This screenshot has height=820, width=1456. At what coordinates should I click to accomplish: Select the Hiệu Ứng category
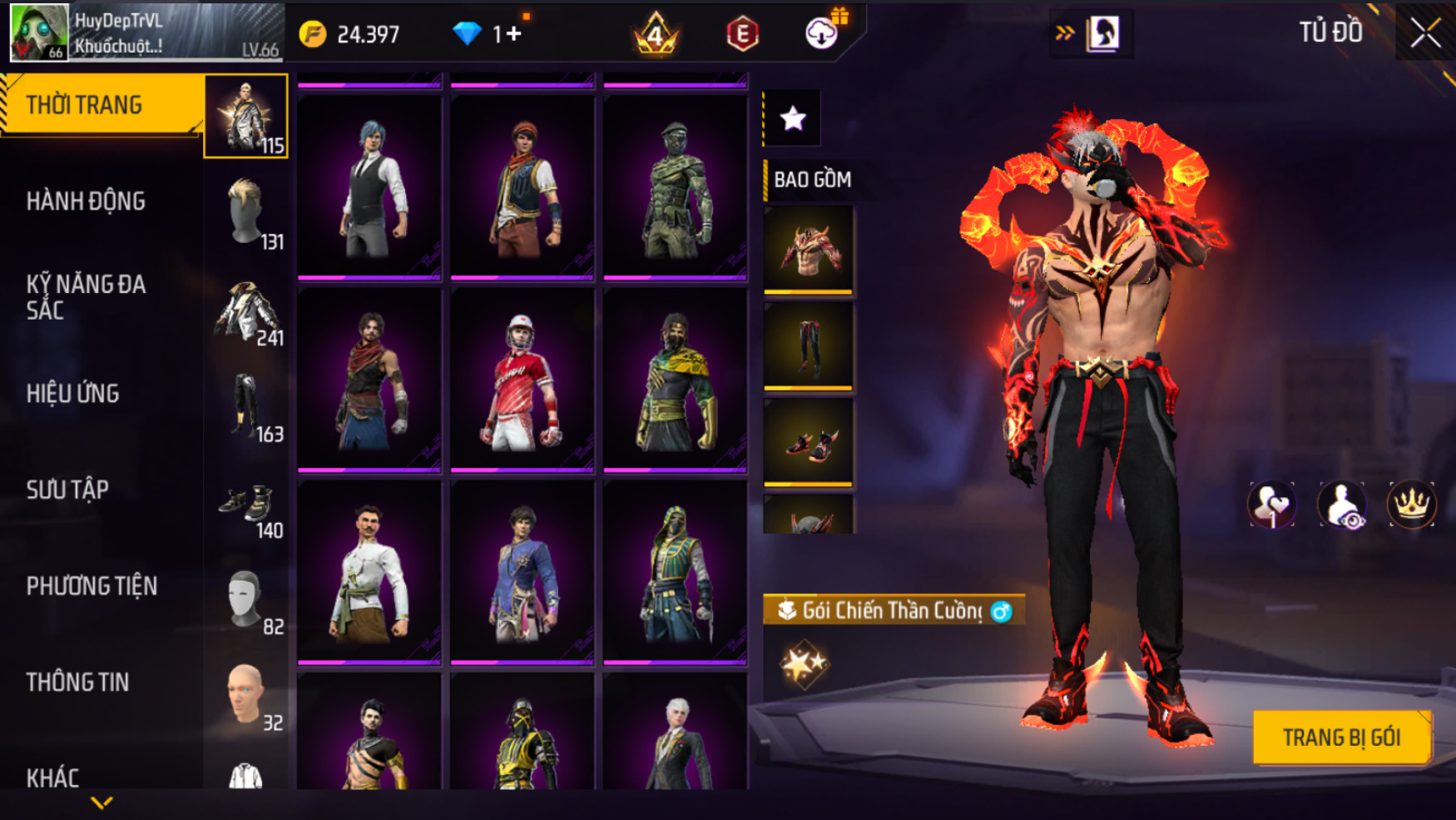tap(73, 393)
